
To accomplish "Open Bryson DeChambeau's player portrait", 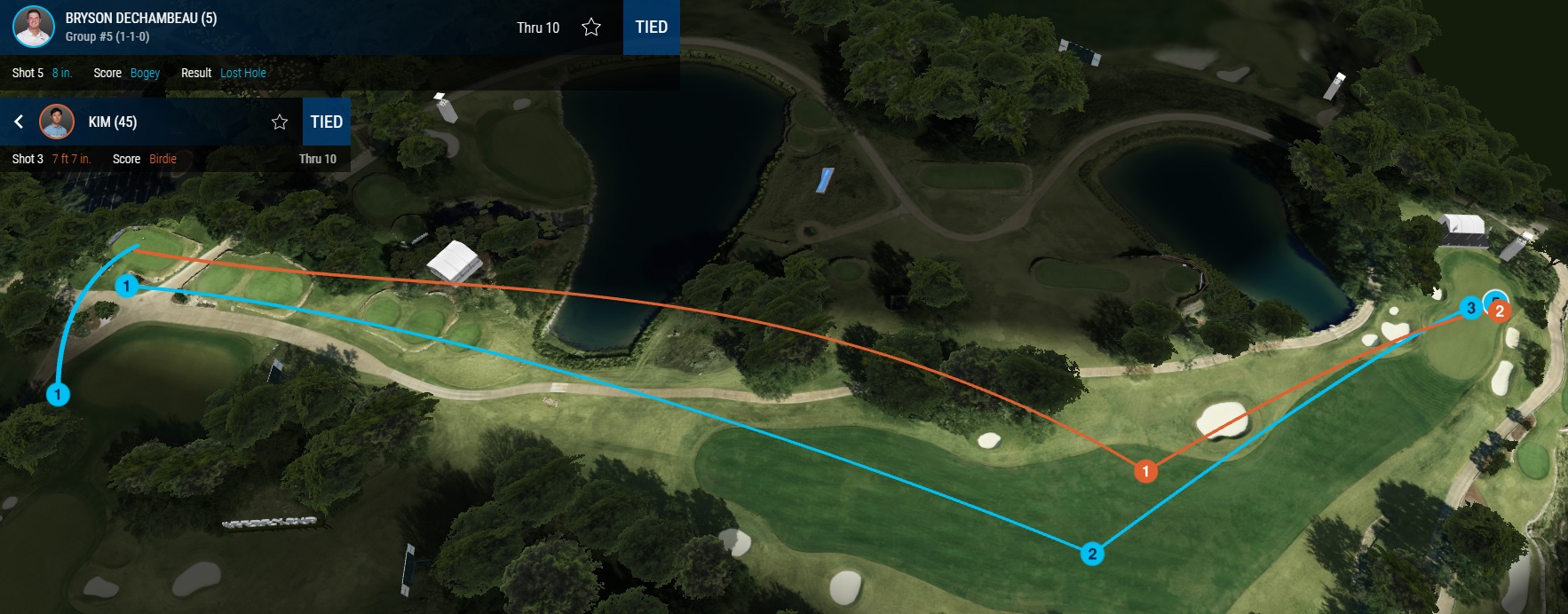I will [34, 27].
